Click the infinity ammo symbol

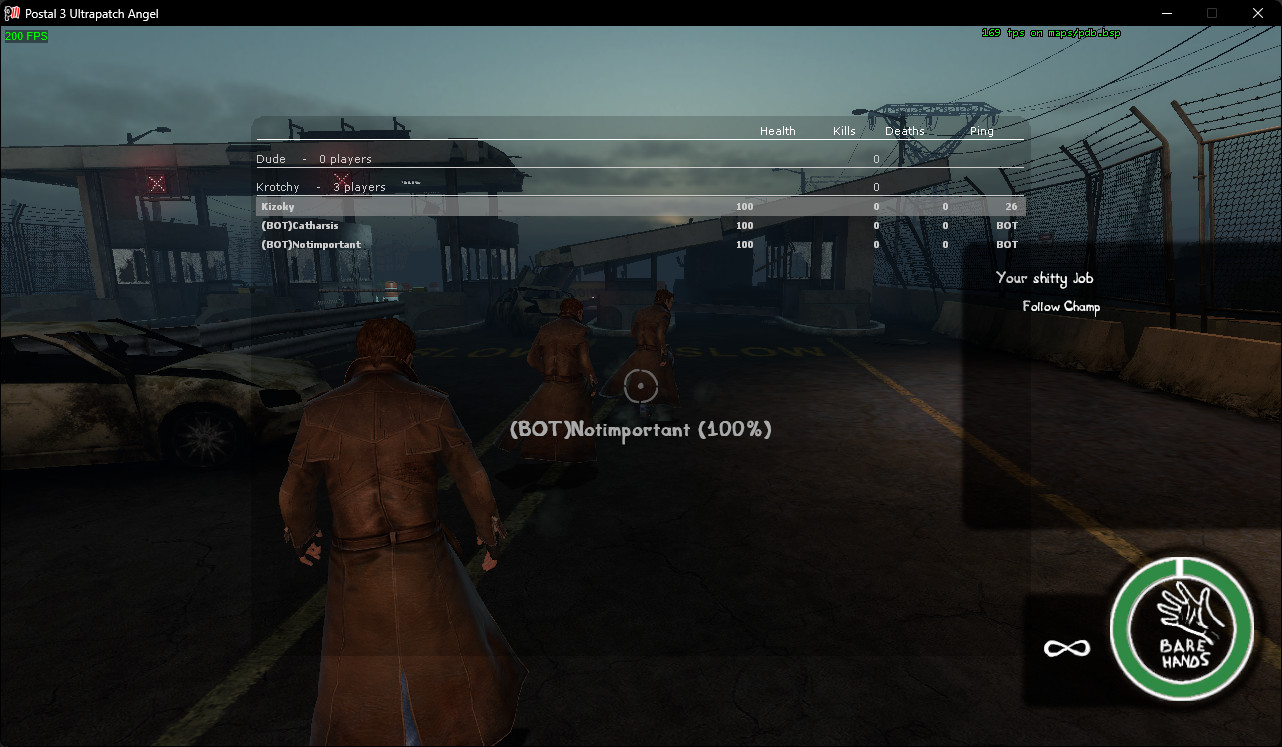(x=1065, y=648)
